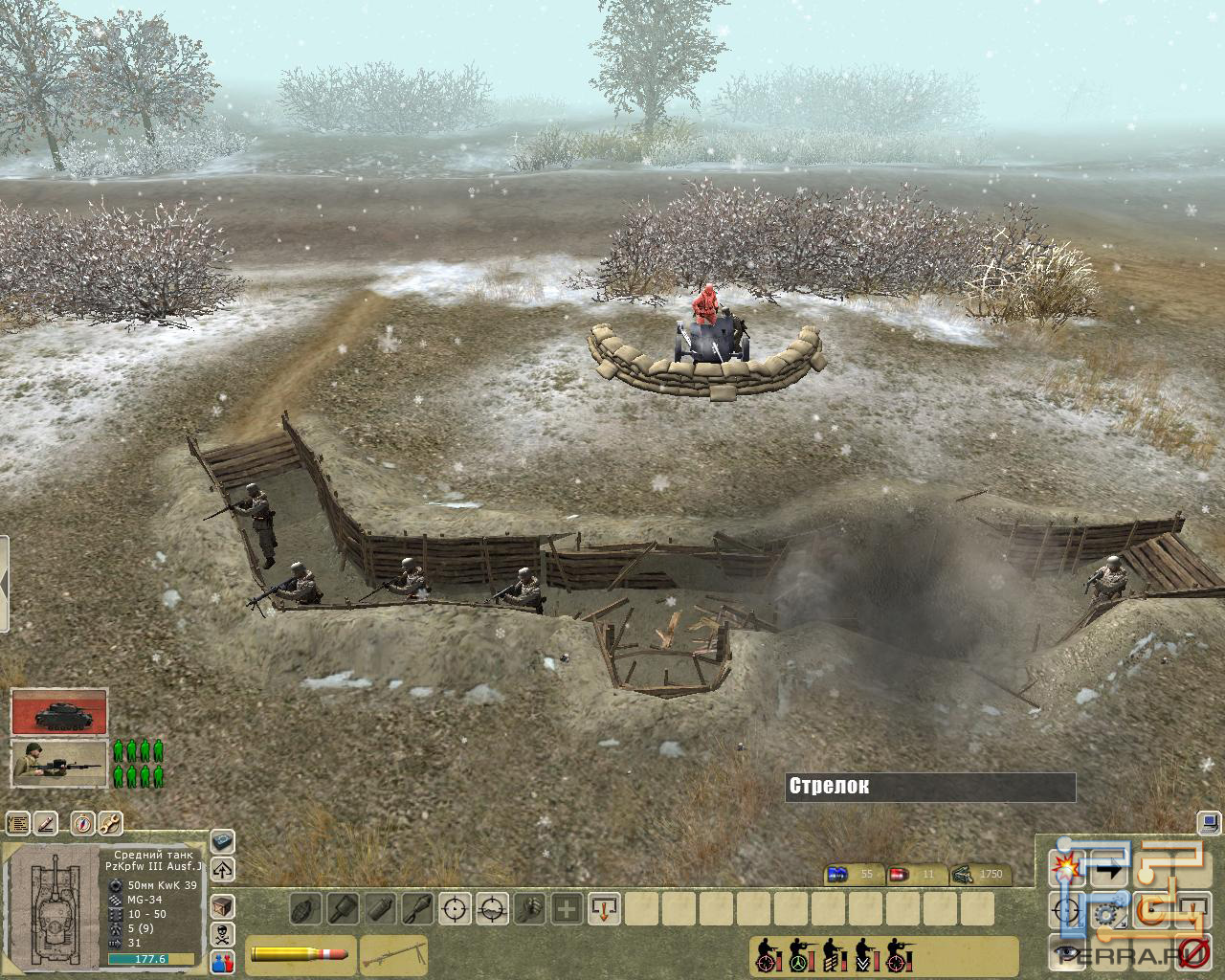1225x980 pixels.
Task: Click the red cancel order button
Action: coord(1193,950)
